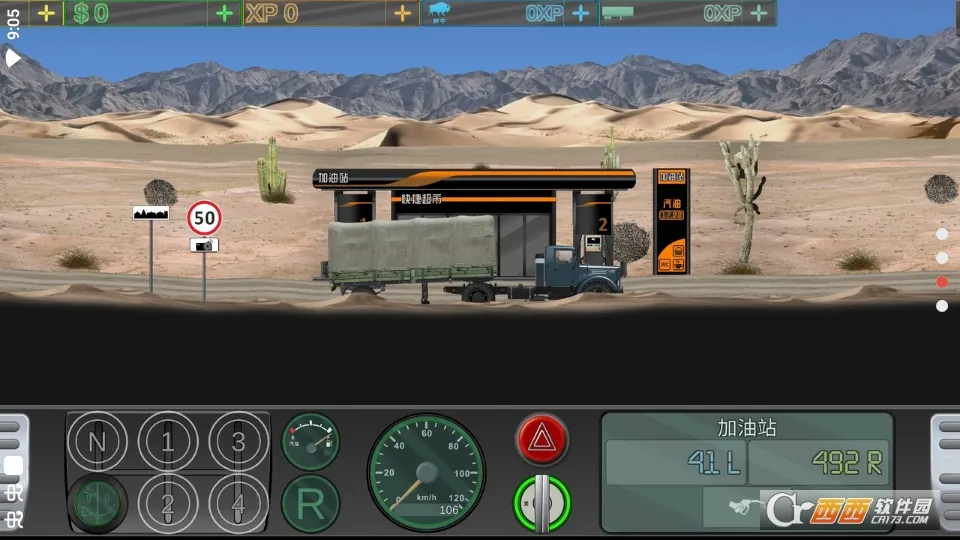Click the orange plus beside XP 0
Viewport: 960px width, 540px height.
(x=402, y=13)
